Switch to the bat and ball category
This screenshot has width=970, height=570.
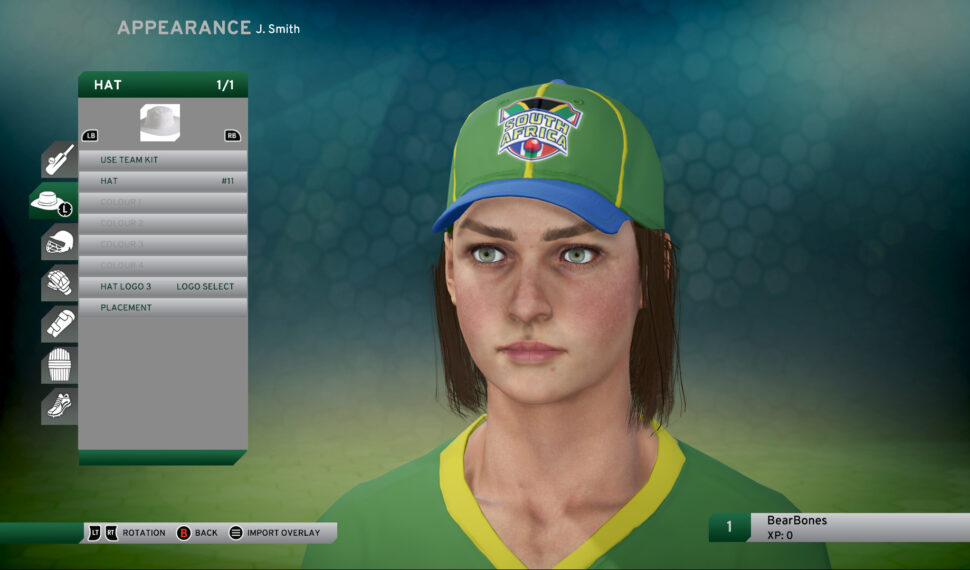(60, 160)
